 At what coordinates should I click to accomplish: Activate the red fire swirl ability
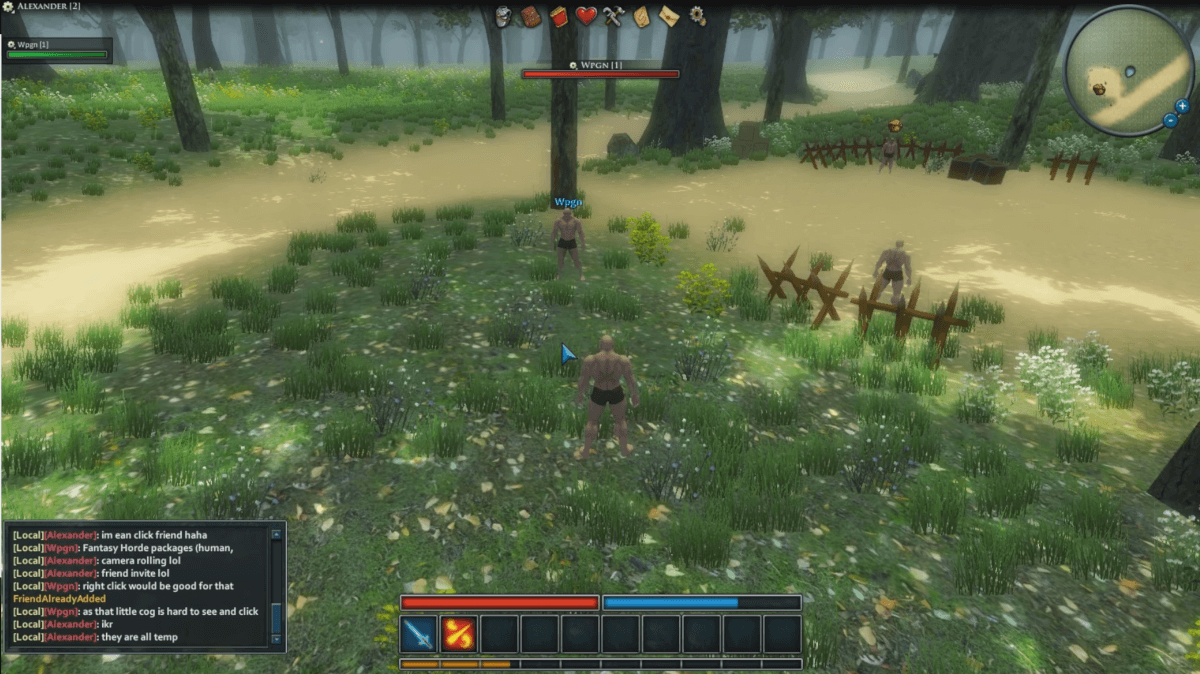coord(459,634)
